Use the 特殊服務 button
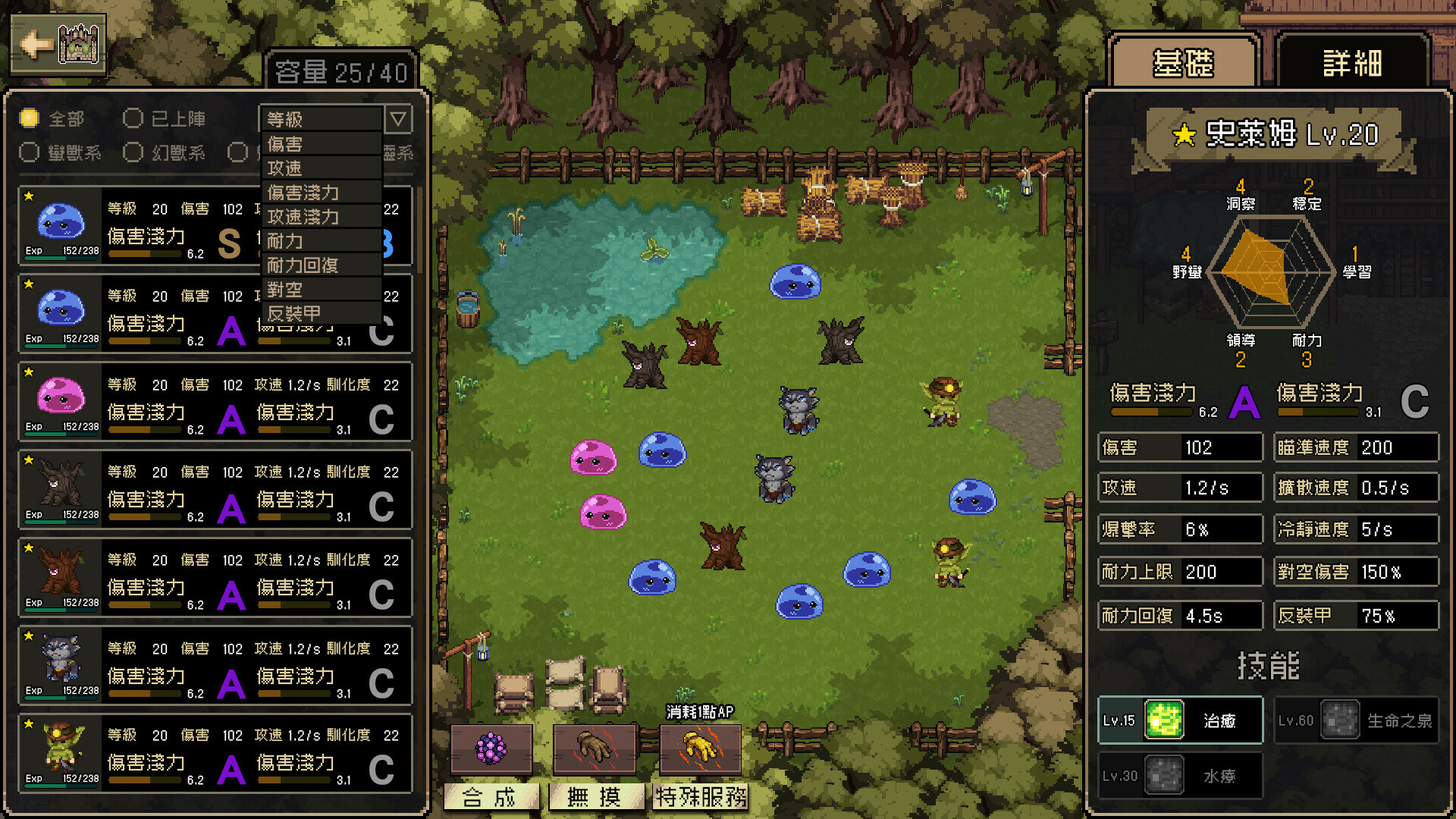 tap(701, 796)
